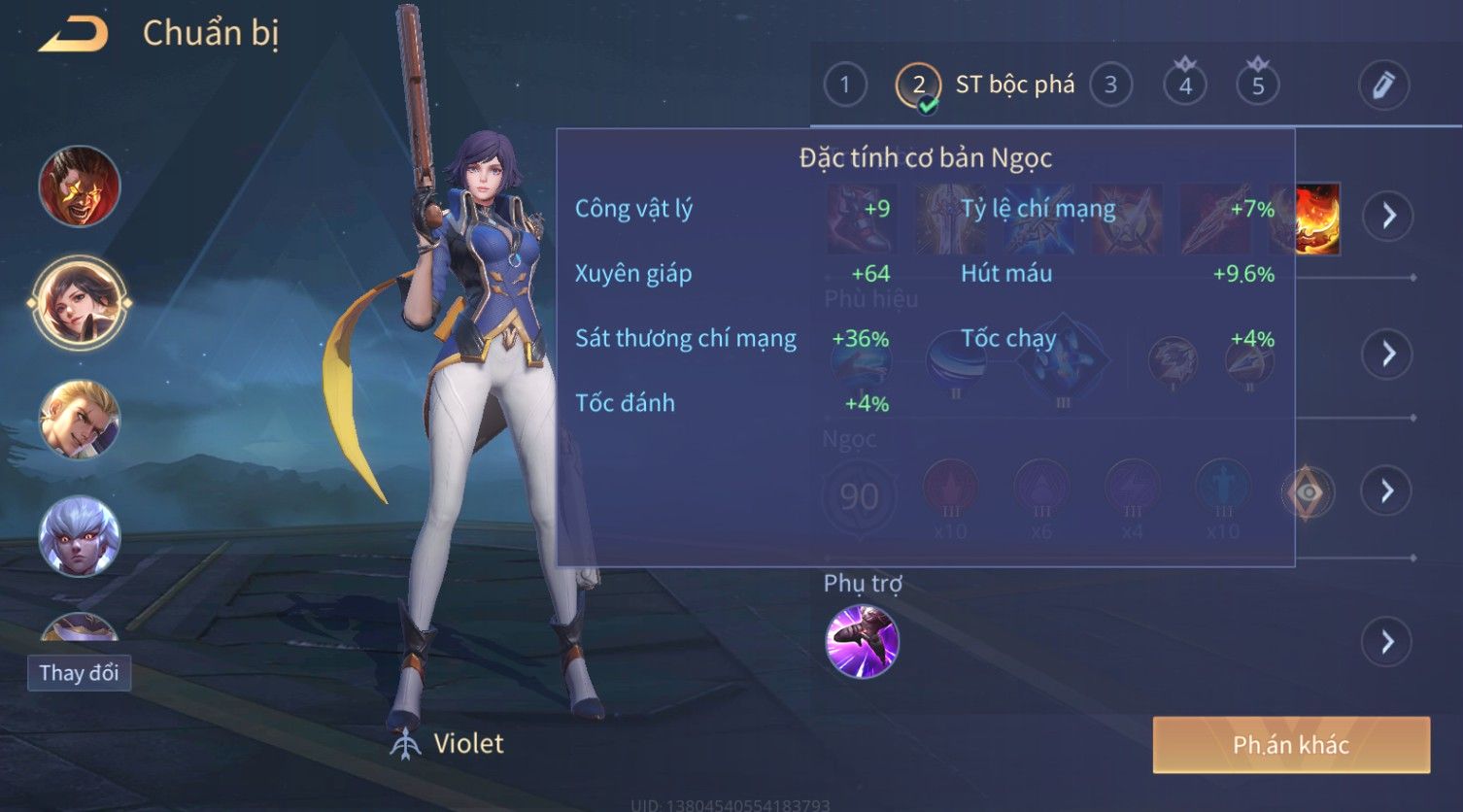The height and width of the screenshot is (812, 1463).
Task: Select the purple Phụ trợ skill icon
Action: coord(862,641)
